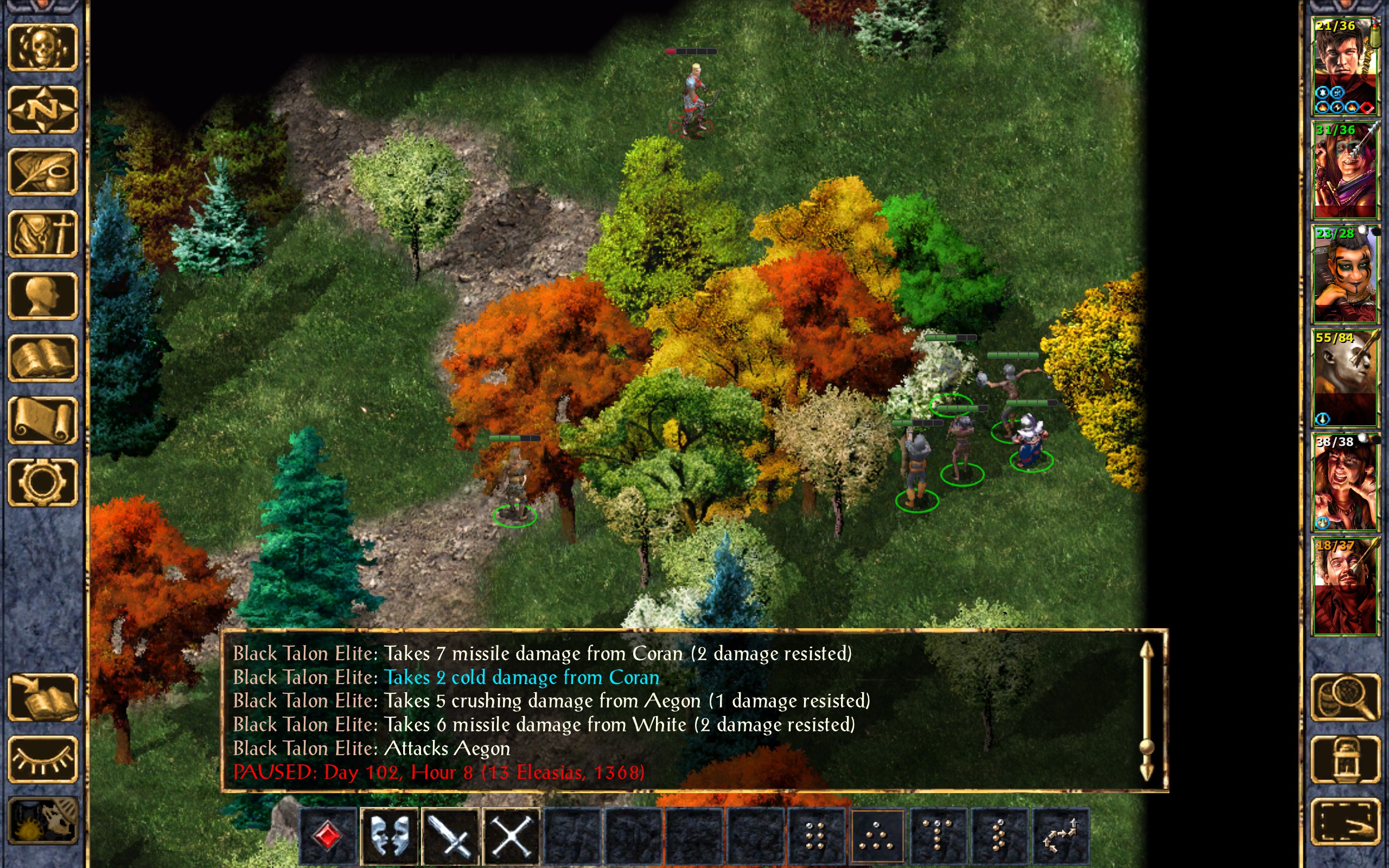Open the area map with the compass button
This screenshot has width=1389, height=868.
tap(42, 109)
